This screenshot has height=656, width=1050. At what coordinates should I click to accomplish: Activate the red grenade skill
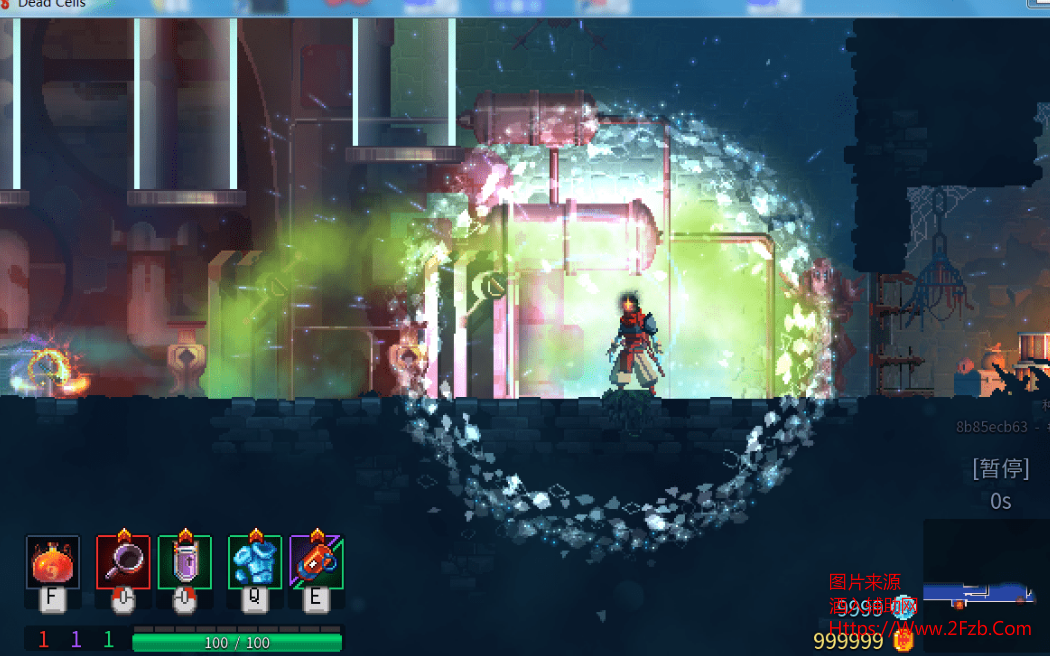(316, 563)
